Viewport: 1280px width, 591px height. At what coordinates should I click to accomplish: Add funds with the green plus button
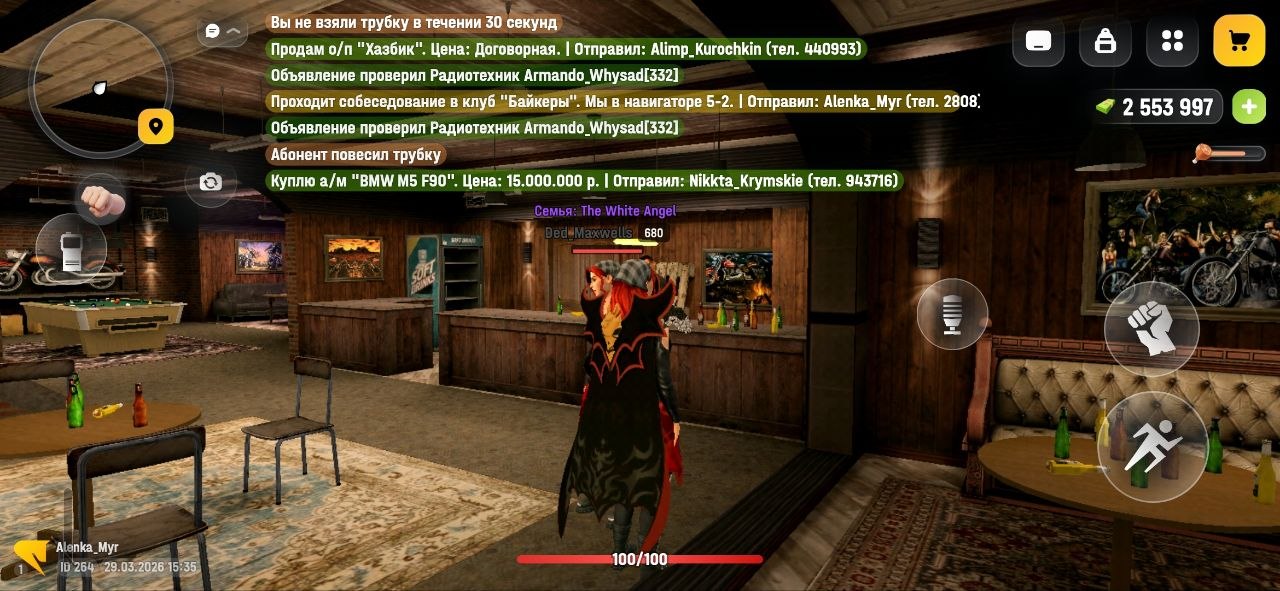pyautogui.click(x=1248, y=107)
